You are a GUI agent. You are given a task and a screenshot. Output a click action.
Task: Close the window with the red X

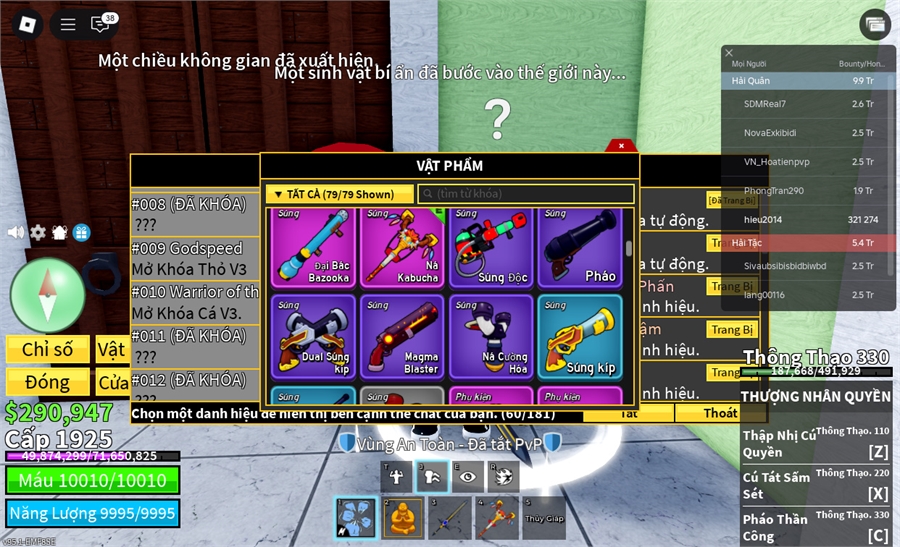[x=621, y=146]
